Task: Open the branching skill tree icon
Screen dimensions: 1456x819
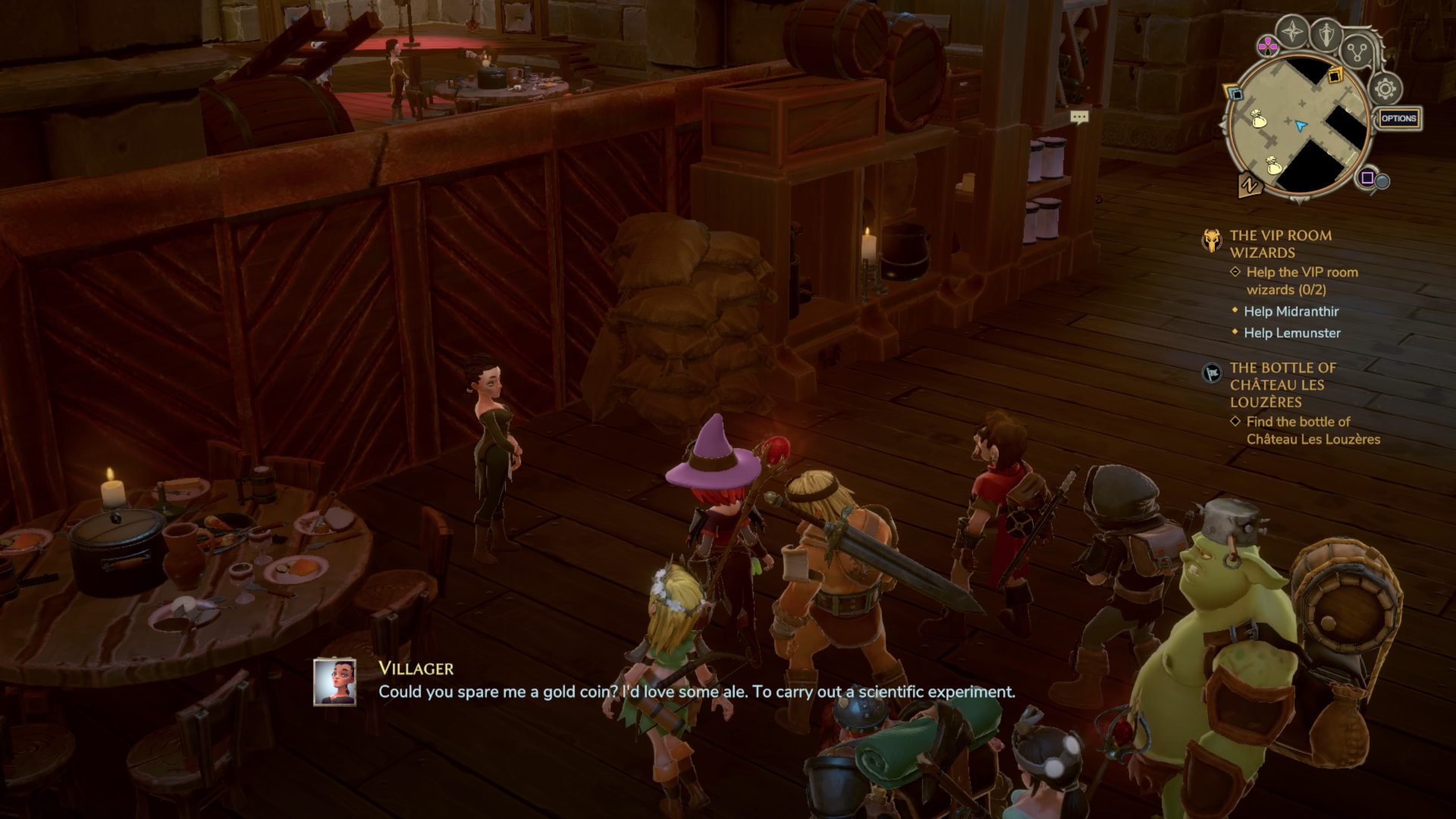Action: tap(1357, 52)
